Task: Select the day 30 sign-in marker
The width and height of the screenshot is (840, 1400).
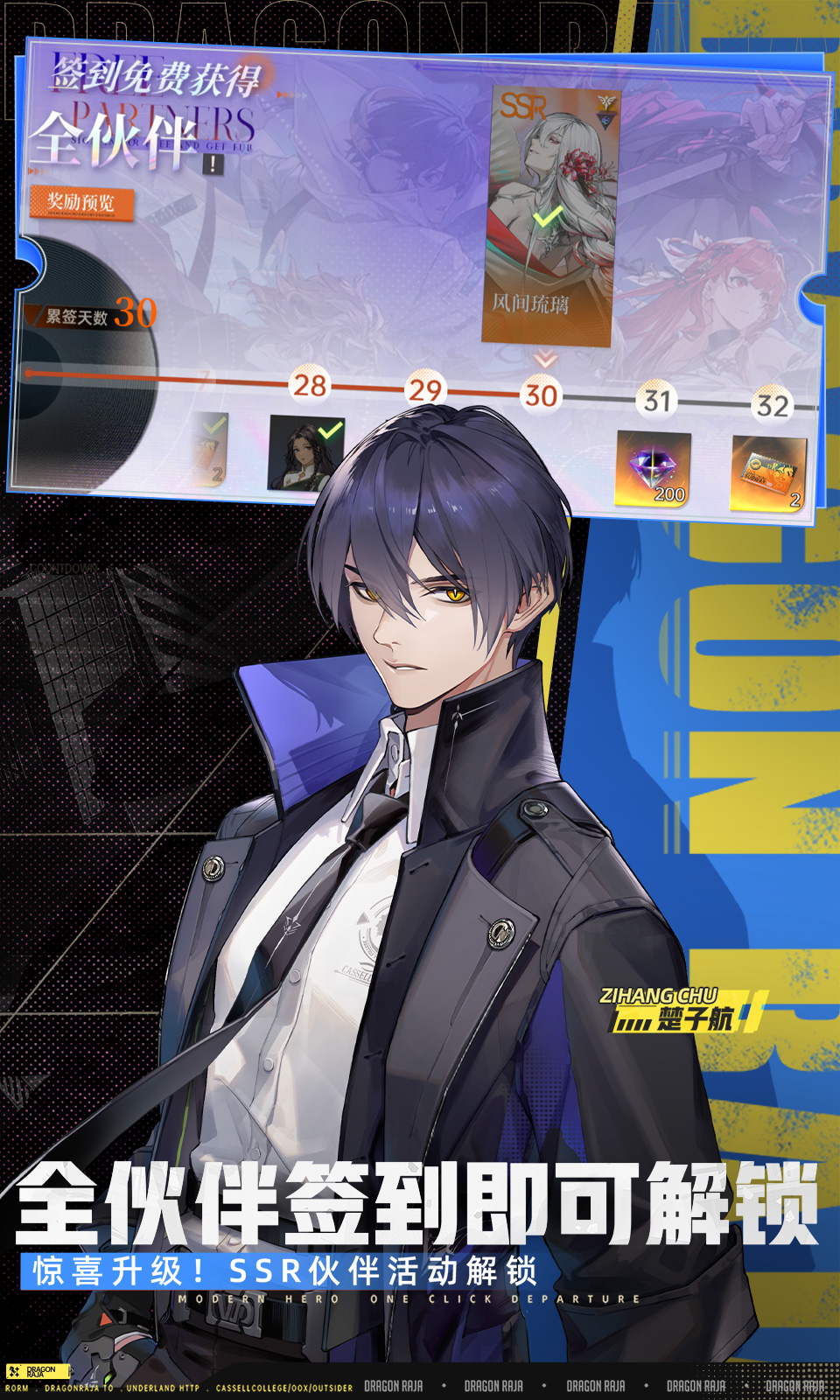Action: click(541, 395)
